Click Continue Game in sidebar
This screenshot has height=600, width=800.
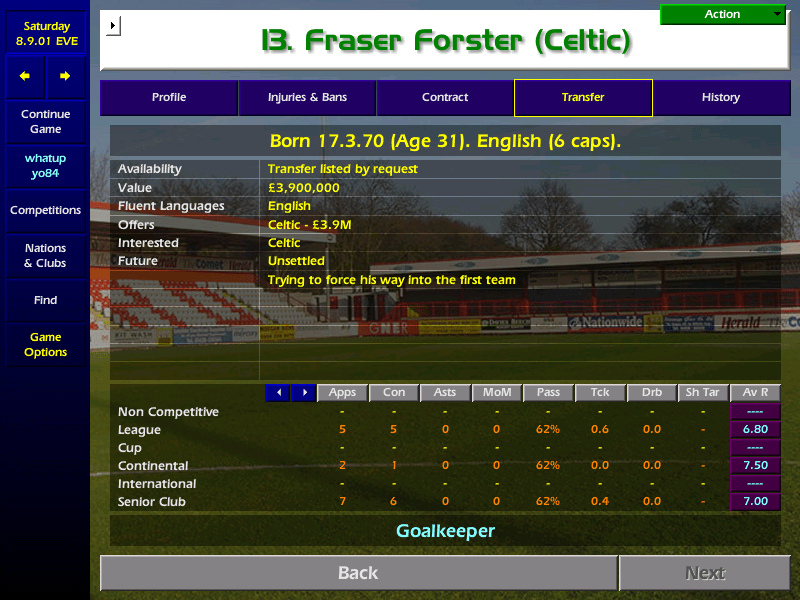point(45,122)
